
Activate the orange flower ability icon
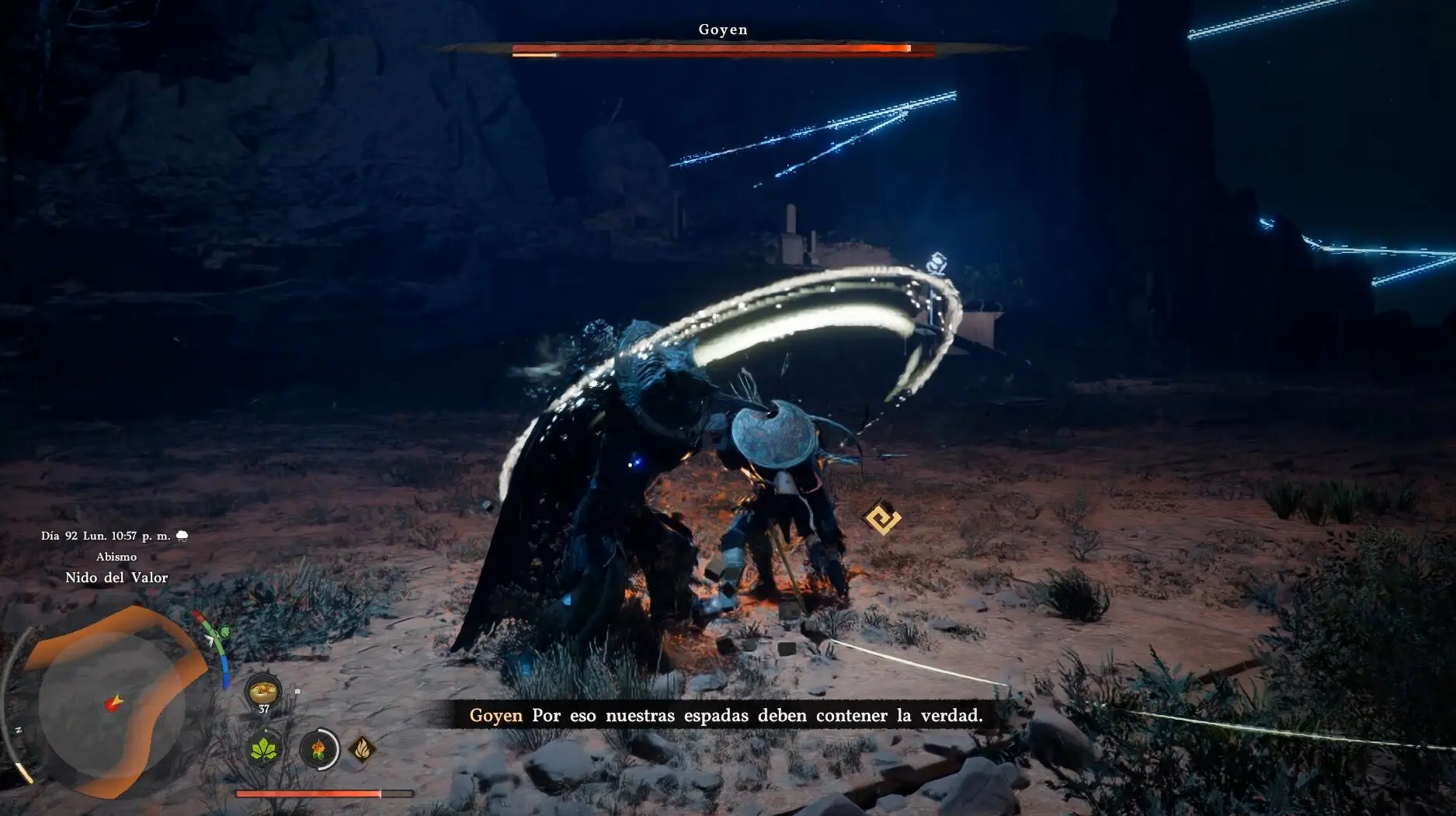318,750
